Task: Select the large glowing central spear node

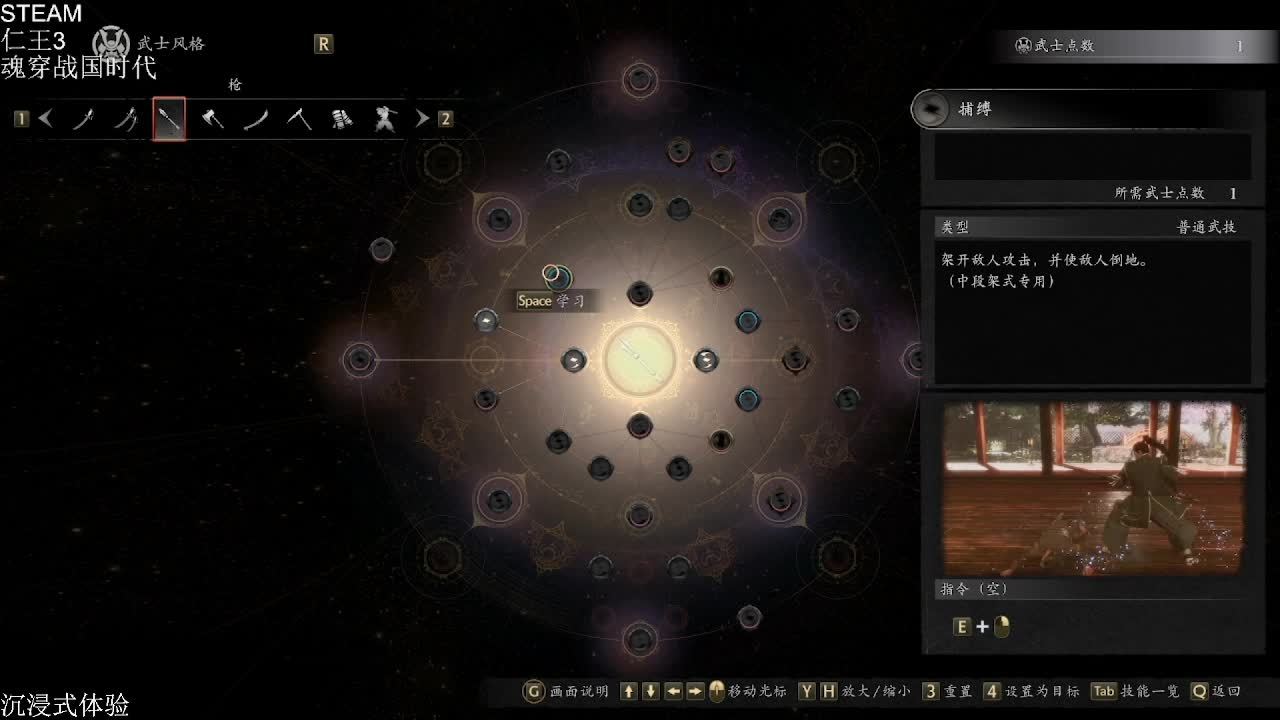Action: click(640, 359)
